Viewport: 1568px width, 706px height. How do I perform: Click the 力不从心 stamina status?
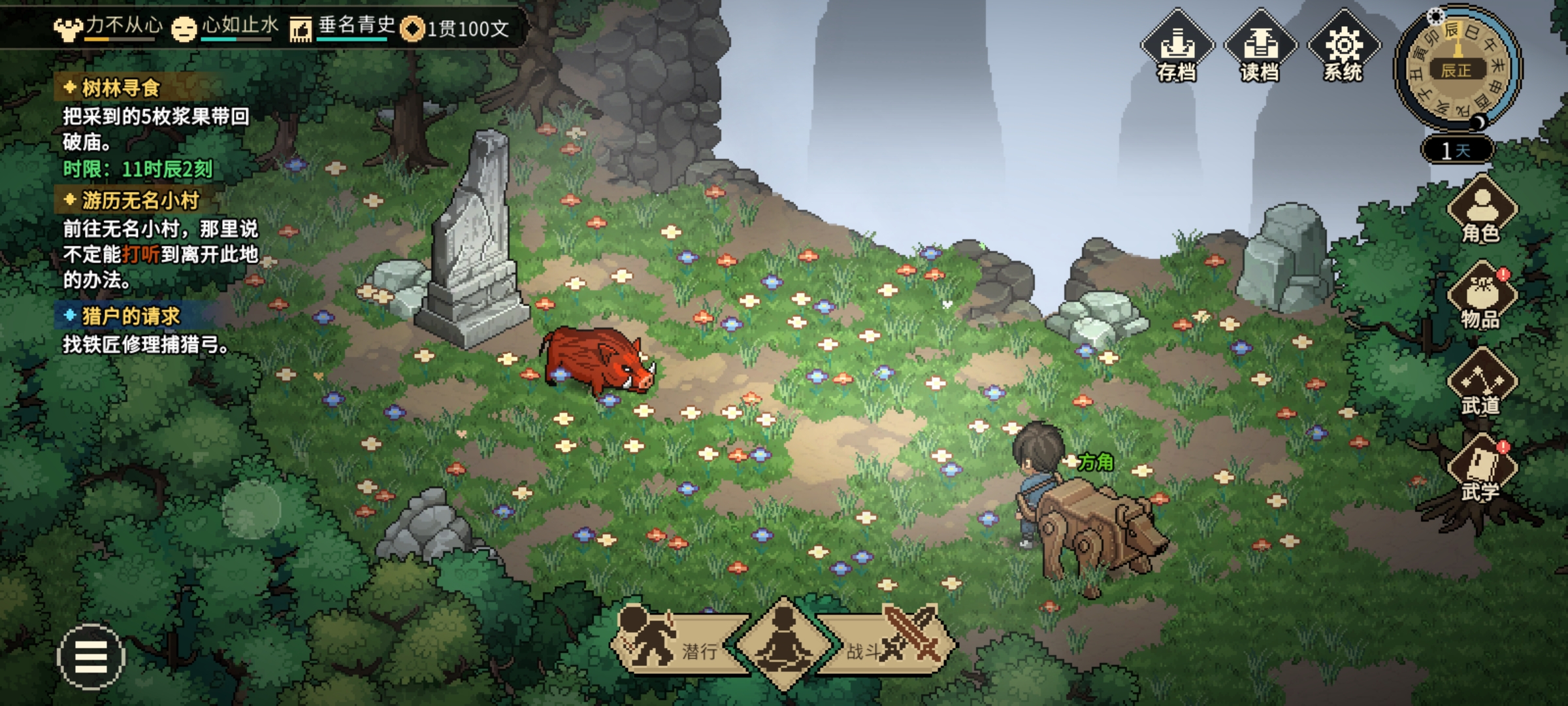coord(108,27)
